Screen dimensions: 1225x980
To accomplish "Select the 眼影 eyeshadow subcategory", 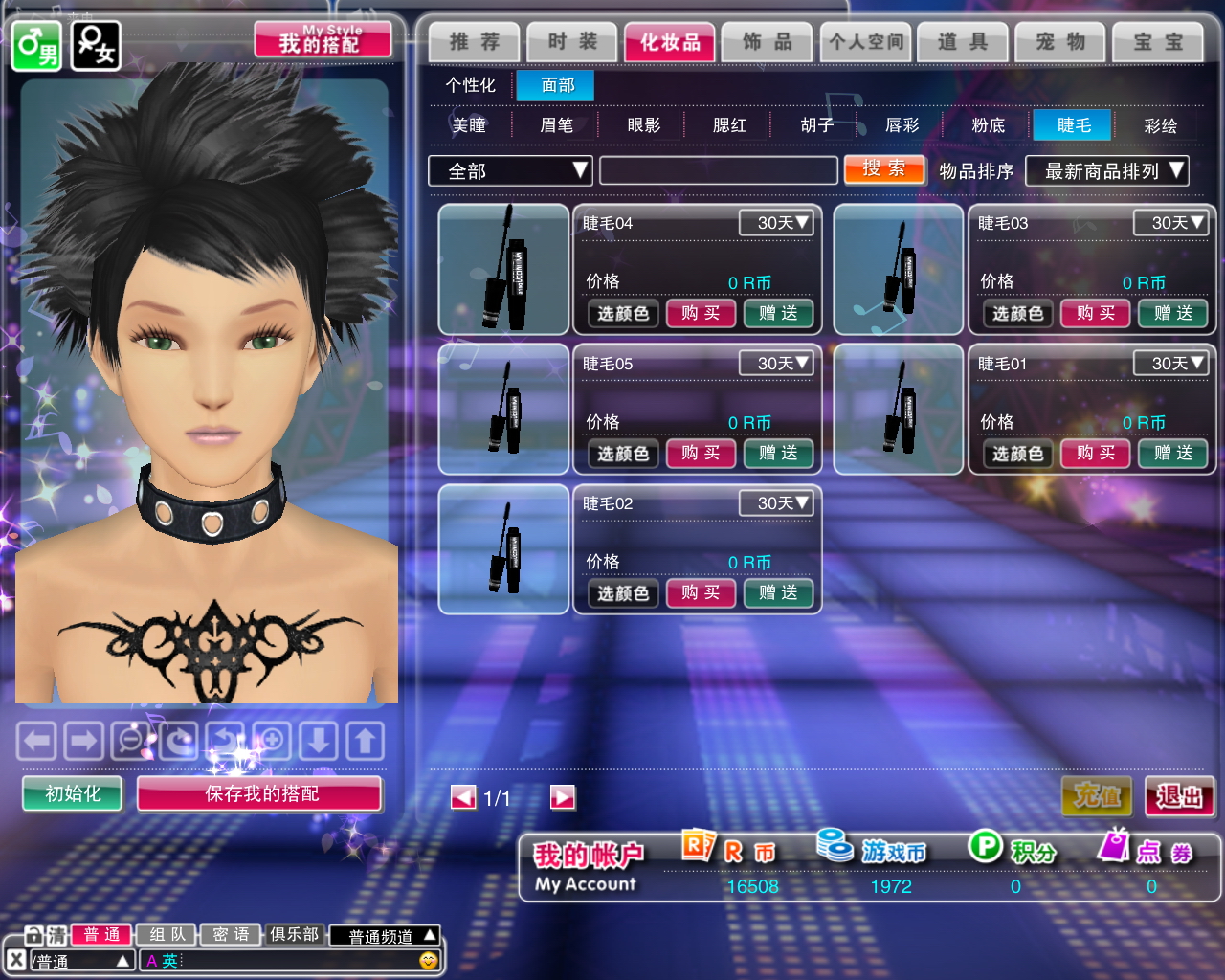I will pos(643,125).
